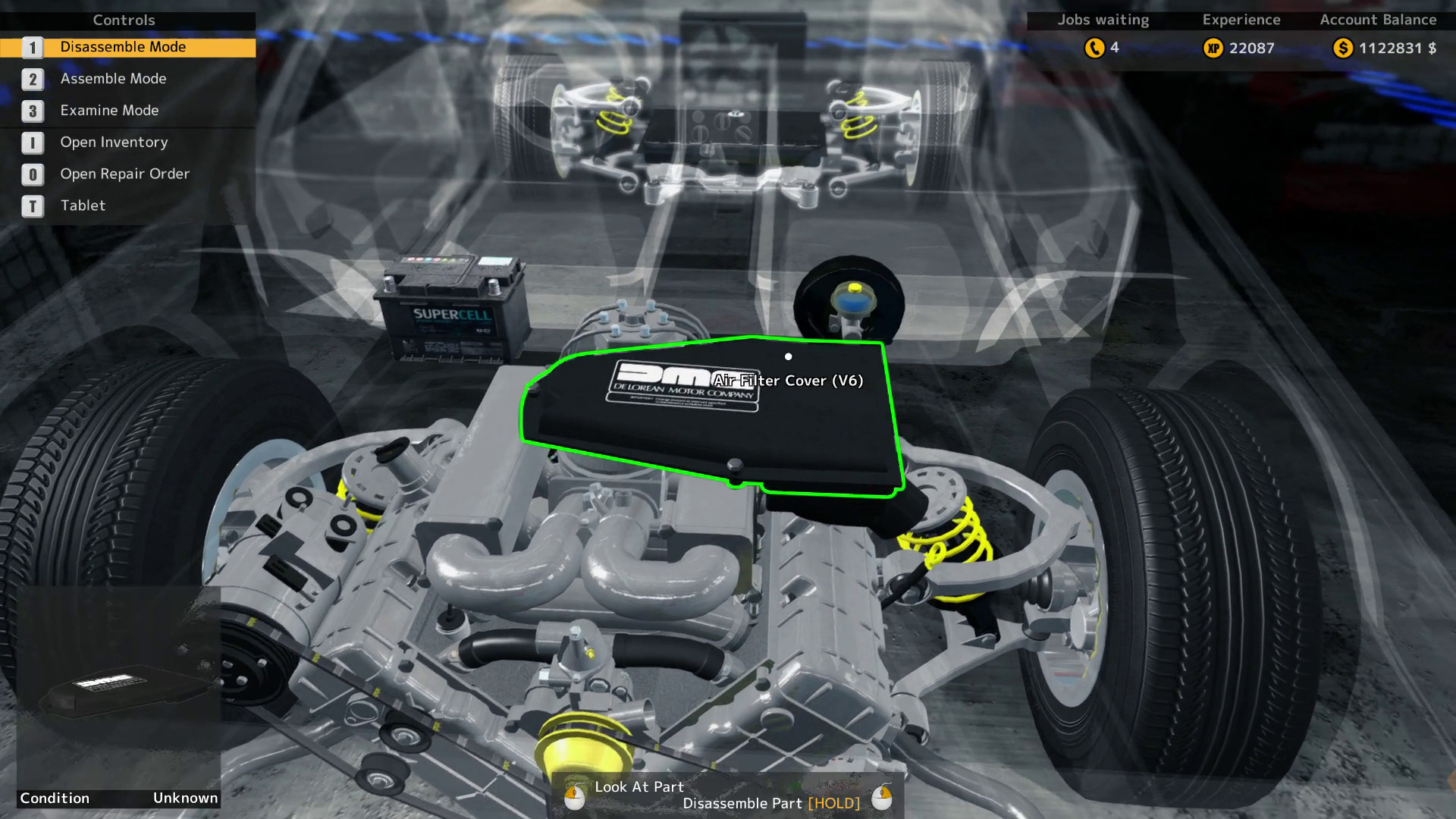This screenshot has height=819, width=1456.
Task: Click the "1" key icon beside Disassemble Mode
Action: 32,47
